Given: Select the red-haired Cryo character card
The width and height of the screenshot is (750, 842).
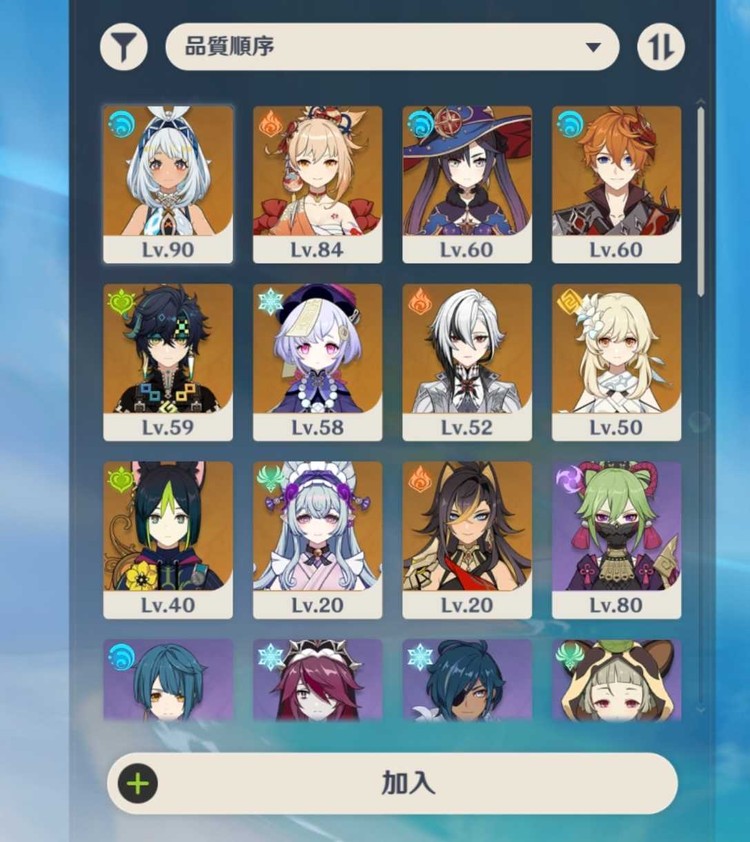Looking at the screenshot, I should click(317, 680).
